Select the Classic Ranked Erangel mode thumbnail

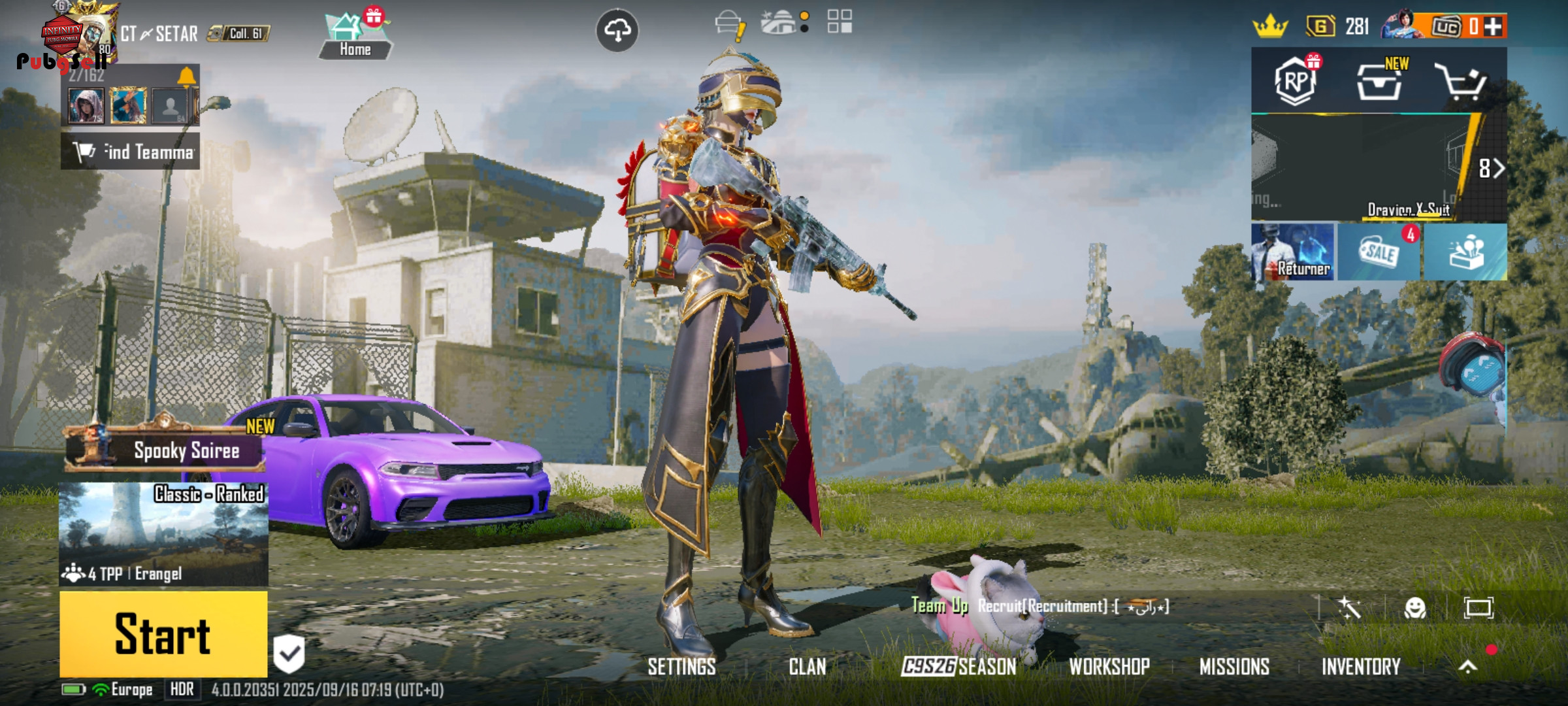163,534
